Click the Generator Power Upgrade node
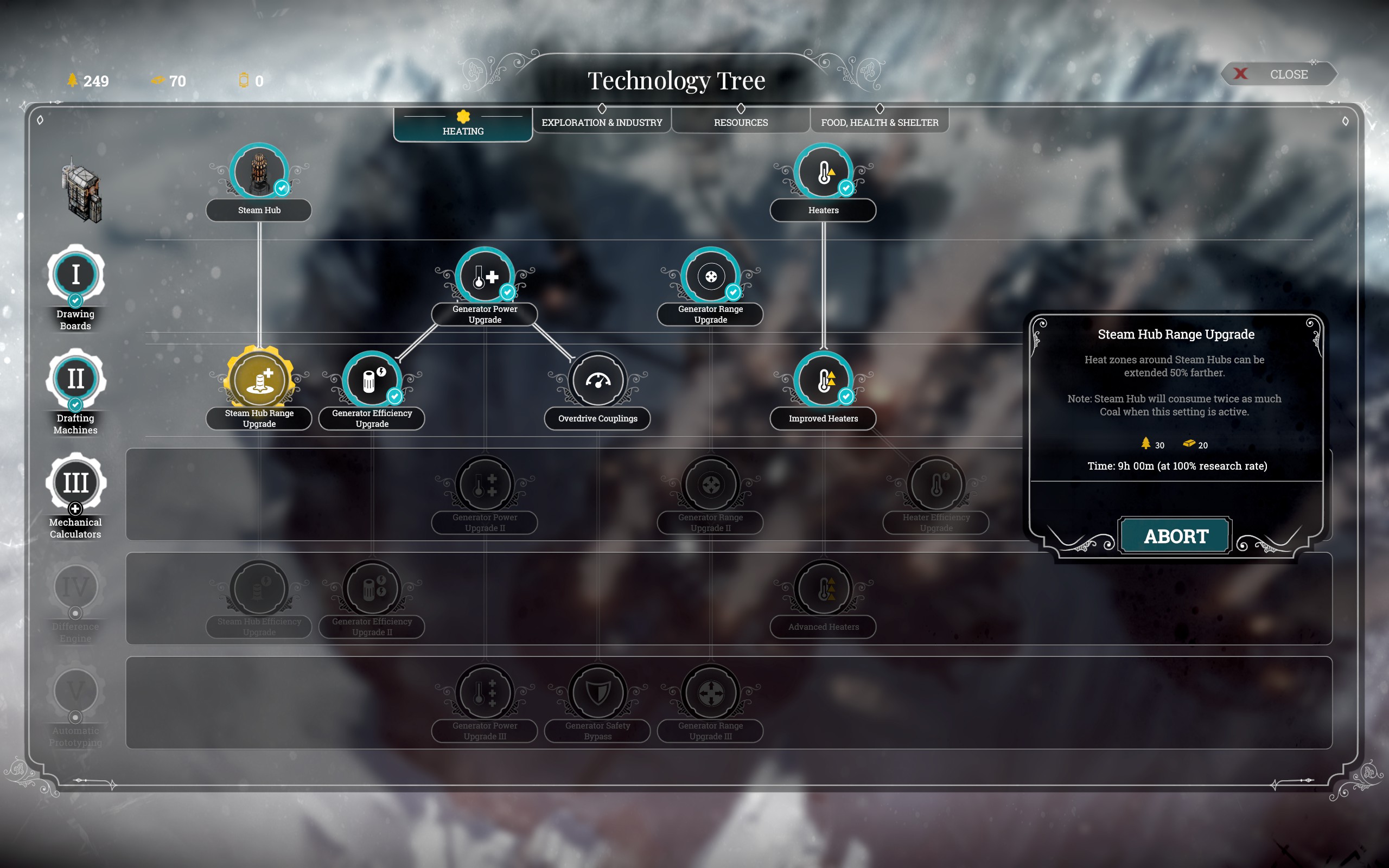 click(485, 276)
